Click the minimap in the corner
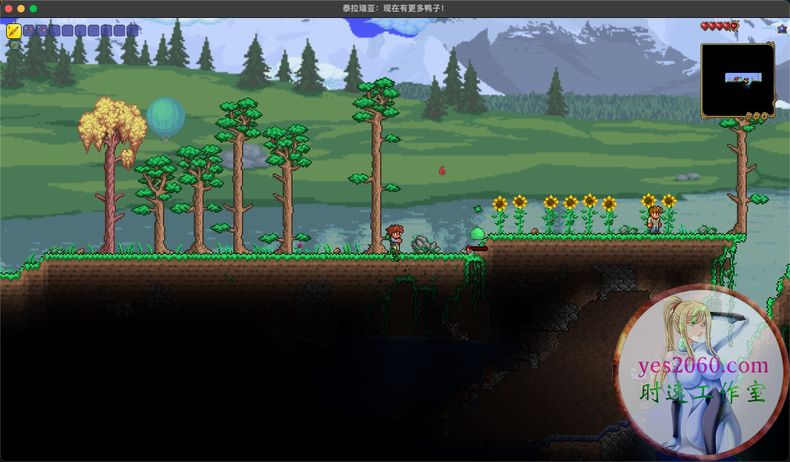 coord(737,79)
